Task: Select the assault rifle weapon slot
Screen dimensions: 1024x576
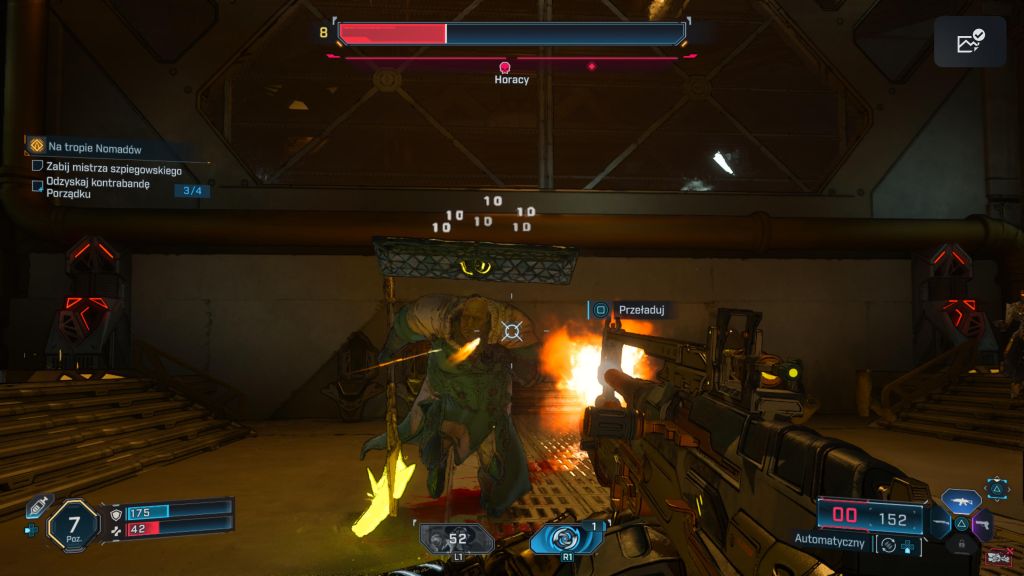Action: tap(961, 500)
